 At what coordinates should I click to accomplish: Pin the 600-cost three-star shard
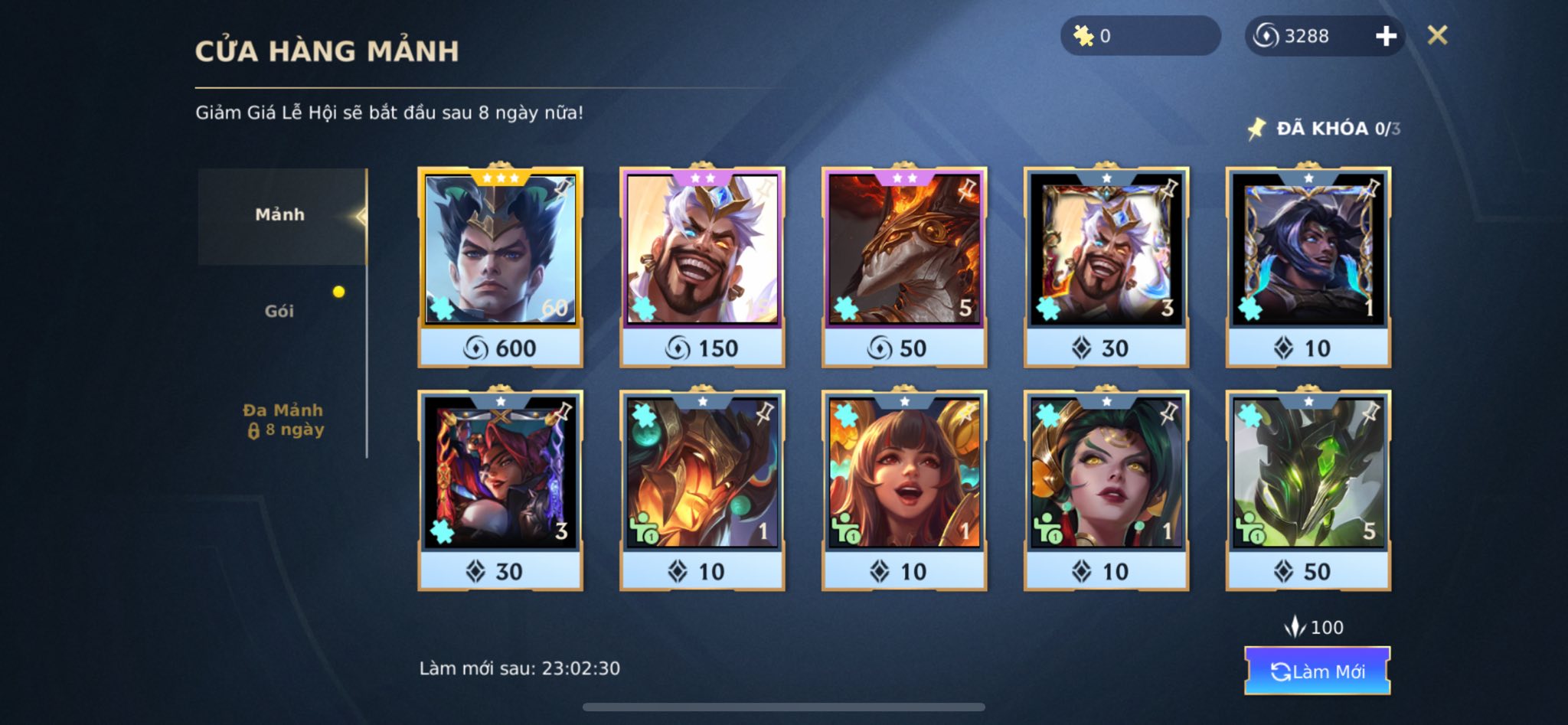(563, 187)
